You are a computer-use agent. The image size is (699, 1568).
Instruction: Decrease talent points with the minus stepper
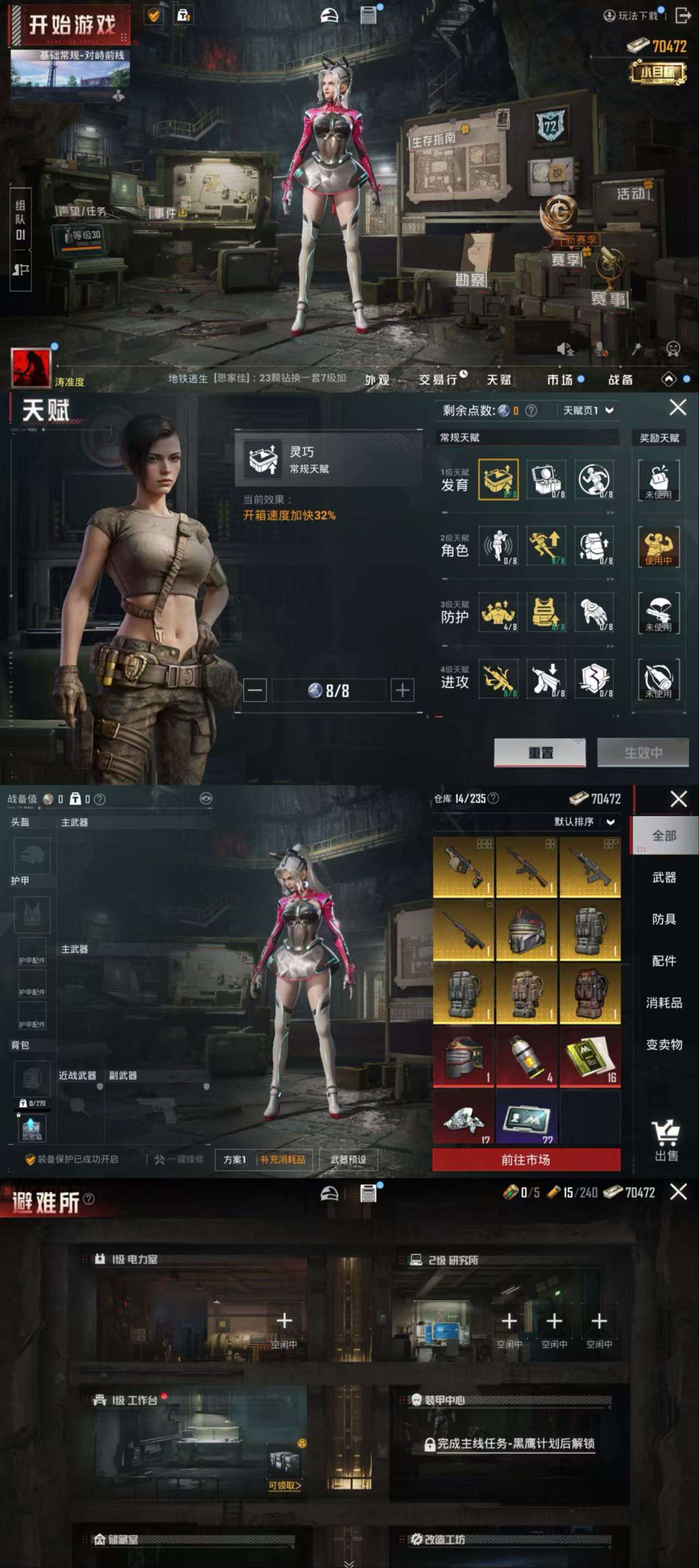pos(255,690)
